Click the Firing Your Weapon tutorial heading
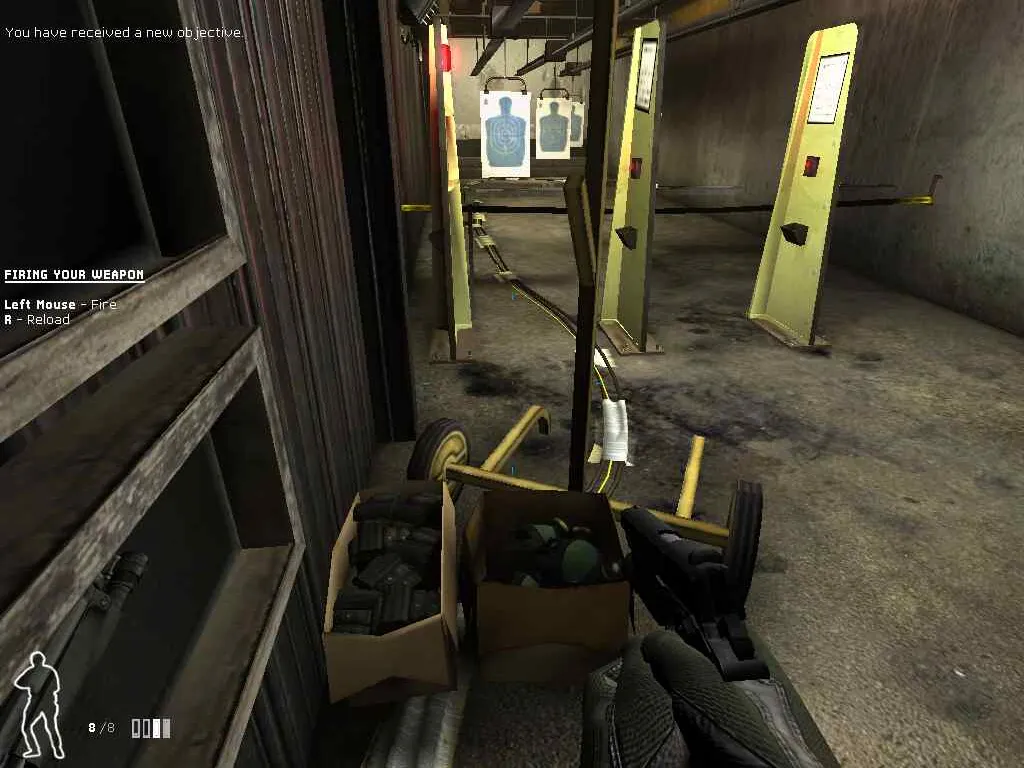Screen dimensions: 1024x768 tap(74, 275)
